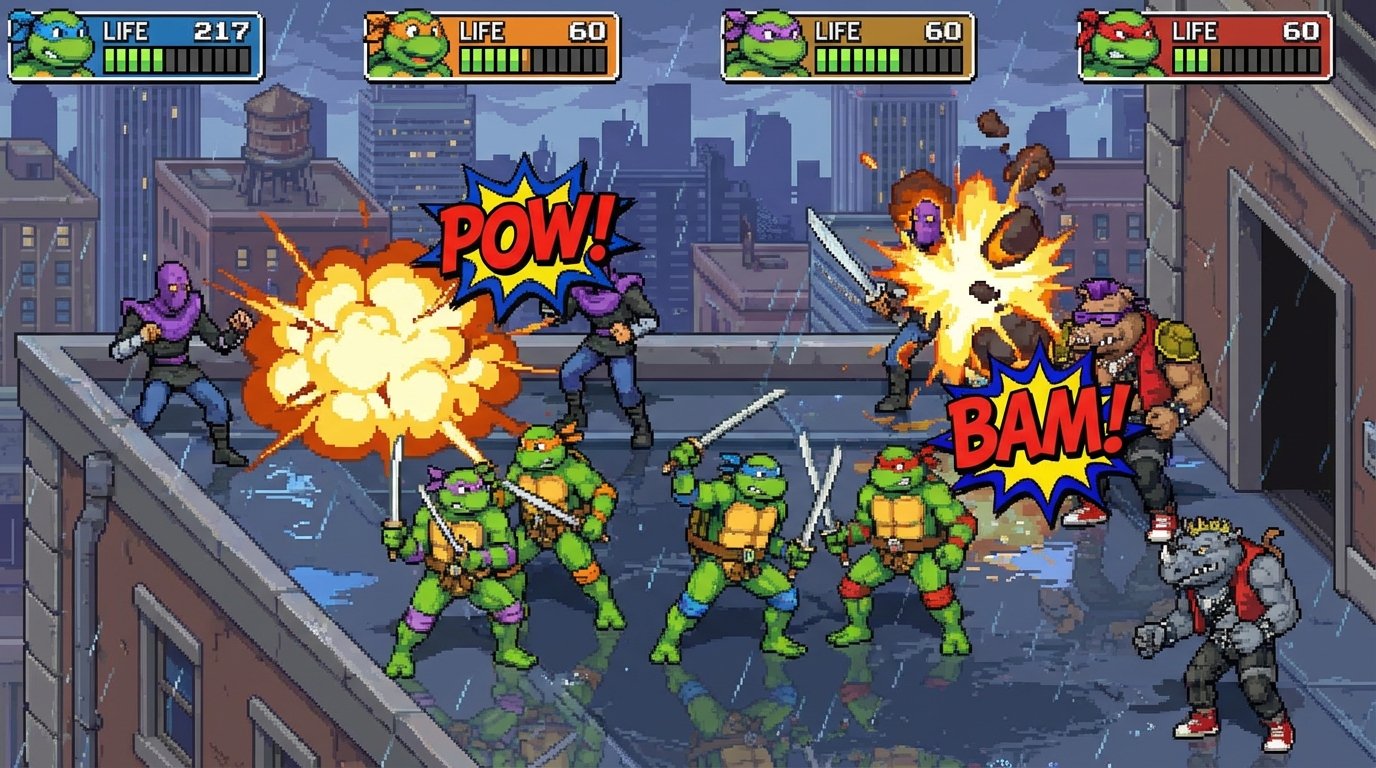Click Michelangelo's green health gauge

(x=490, y=60)
